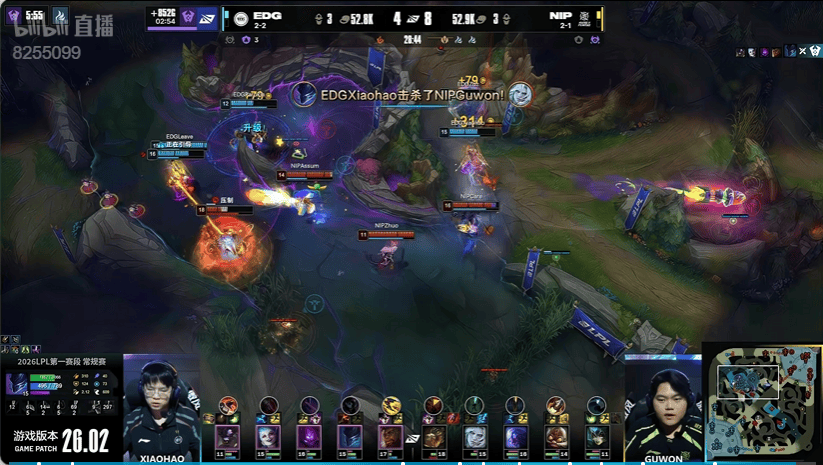Click the NIP team logo on scoreboard

pos(588,17)
